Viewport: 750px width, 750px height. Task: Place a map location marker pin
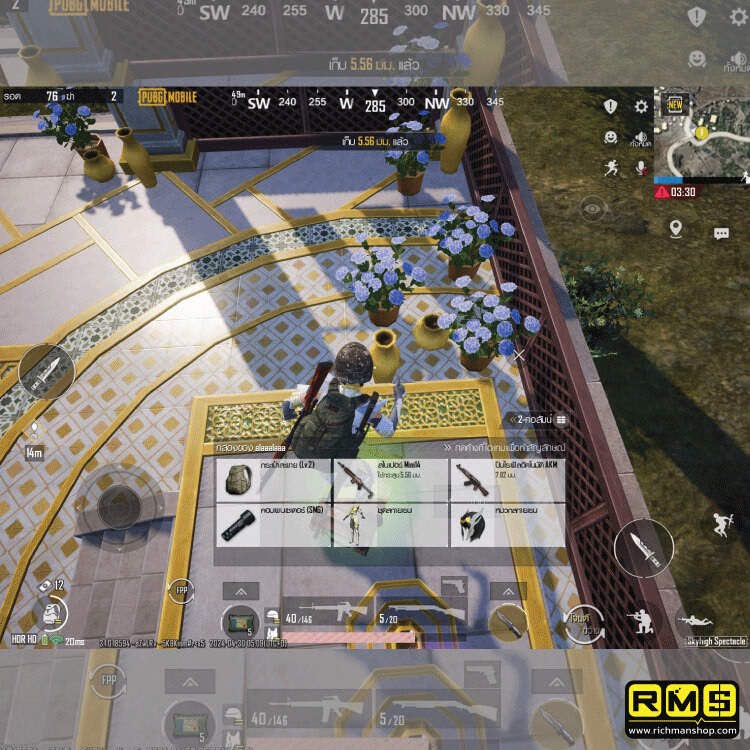click(676, 229)
